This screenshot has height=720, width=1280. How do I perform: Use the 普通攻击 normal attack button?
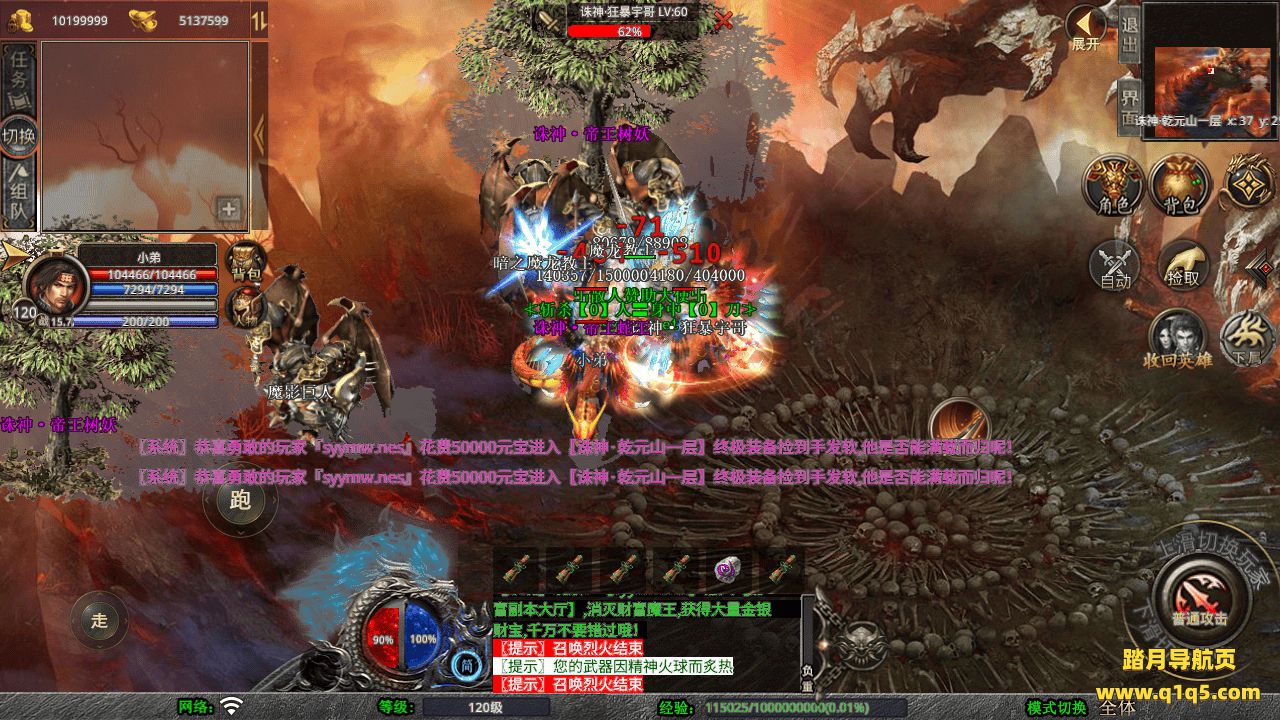(x=1199, y=597)
